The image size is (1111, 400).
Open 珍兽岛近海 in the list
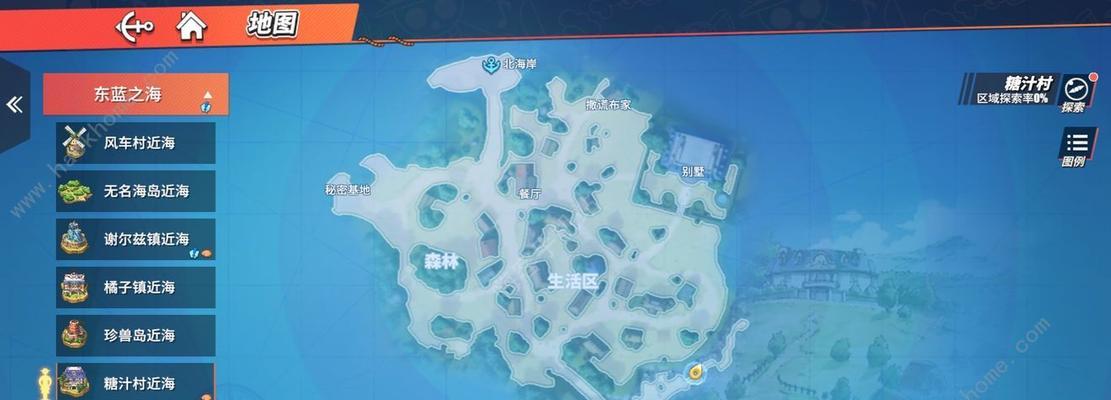tap(136, 335)
